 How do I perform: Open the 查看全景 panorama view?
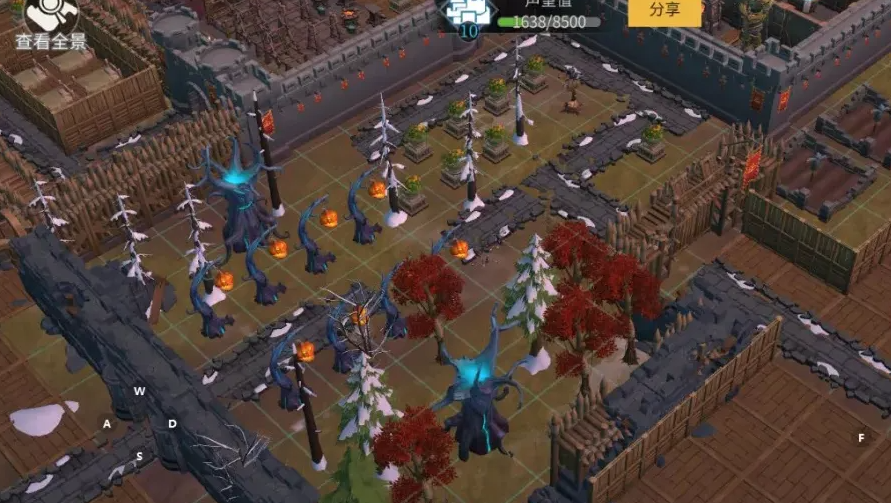51,24
